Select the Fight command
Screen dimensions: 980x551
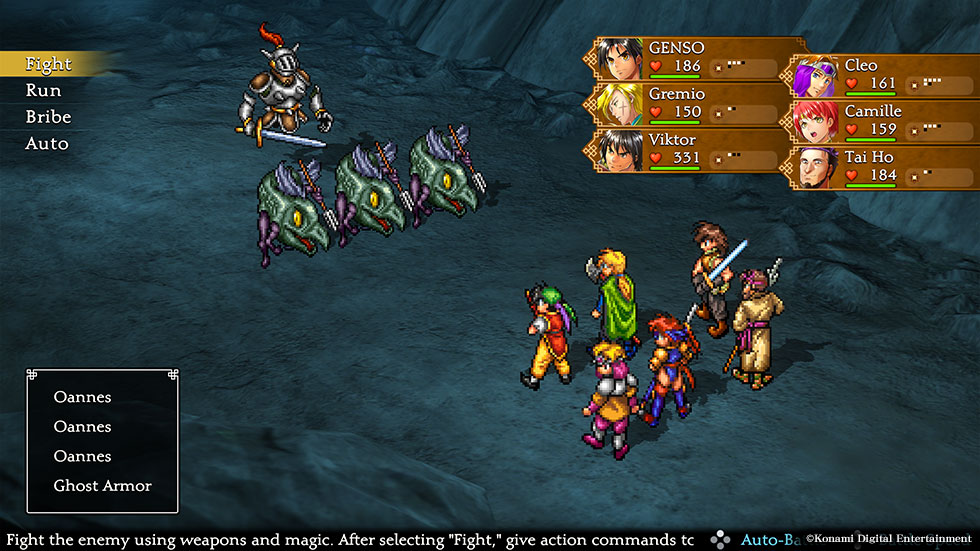tap(48, 64)
